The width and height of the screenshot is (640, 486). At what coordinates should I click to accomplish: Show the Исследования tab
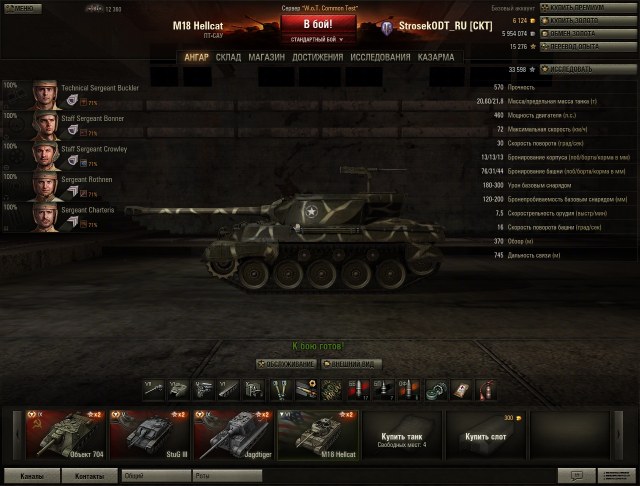click(381, 57)
